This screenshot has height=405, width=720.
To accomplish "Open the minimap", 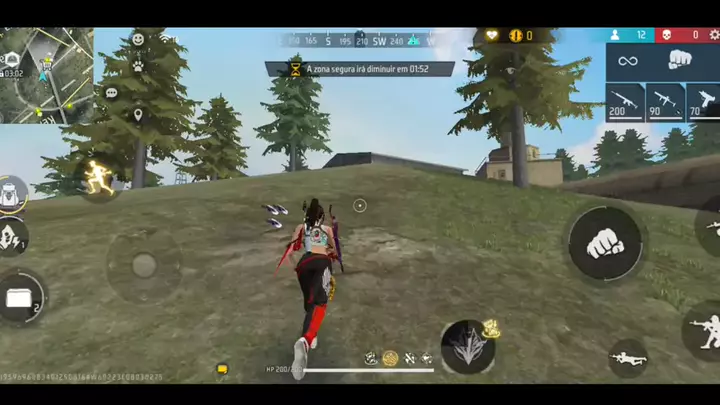I will [x=47, y=75].
